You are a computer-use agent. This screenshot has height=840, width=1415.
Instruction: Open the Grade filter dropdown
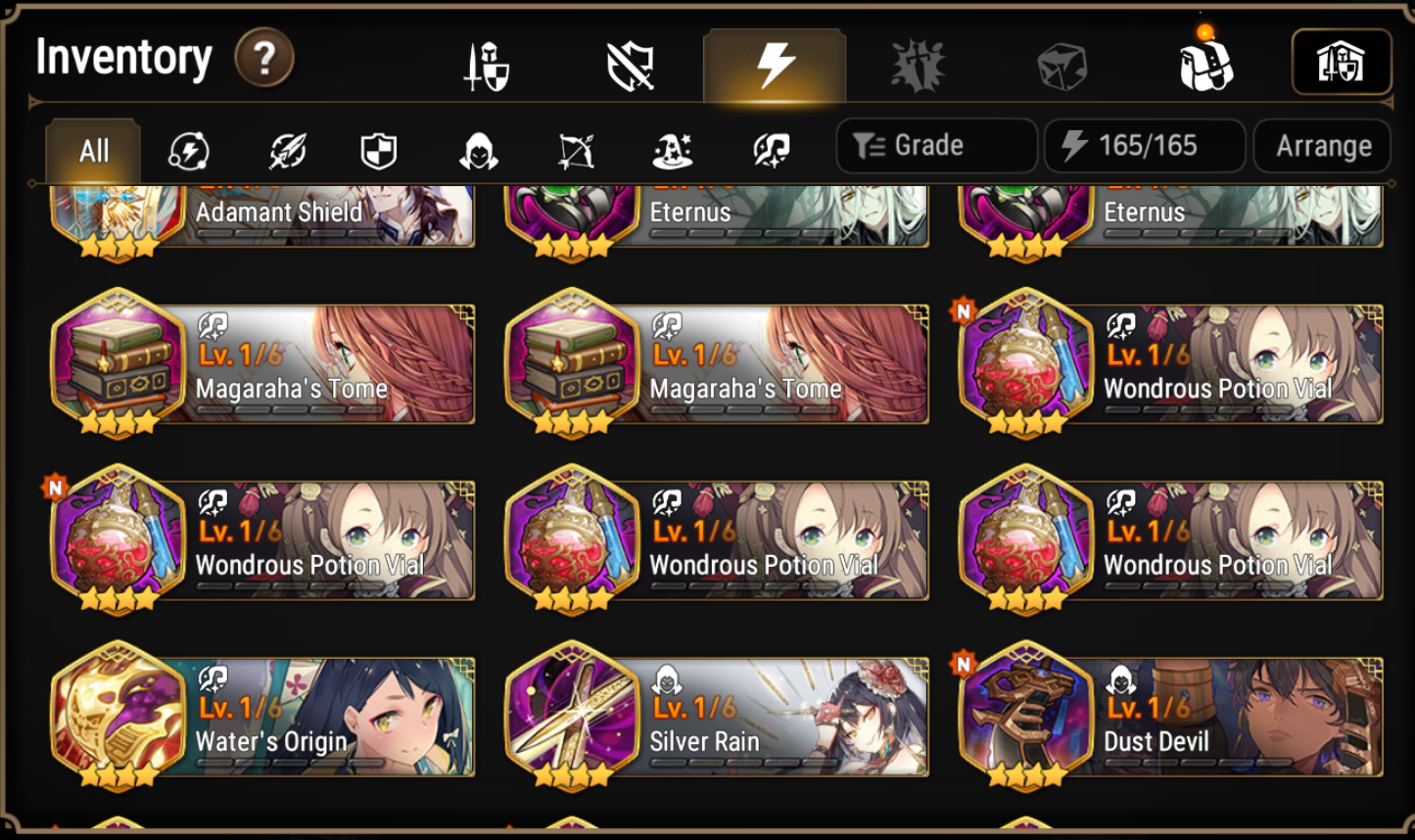934,145
